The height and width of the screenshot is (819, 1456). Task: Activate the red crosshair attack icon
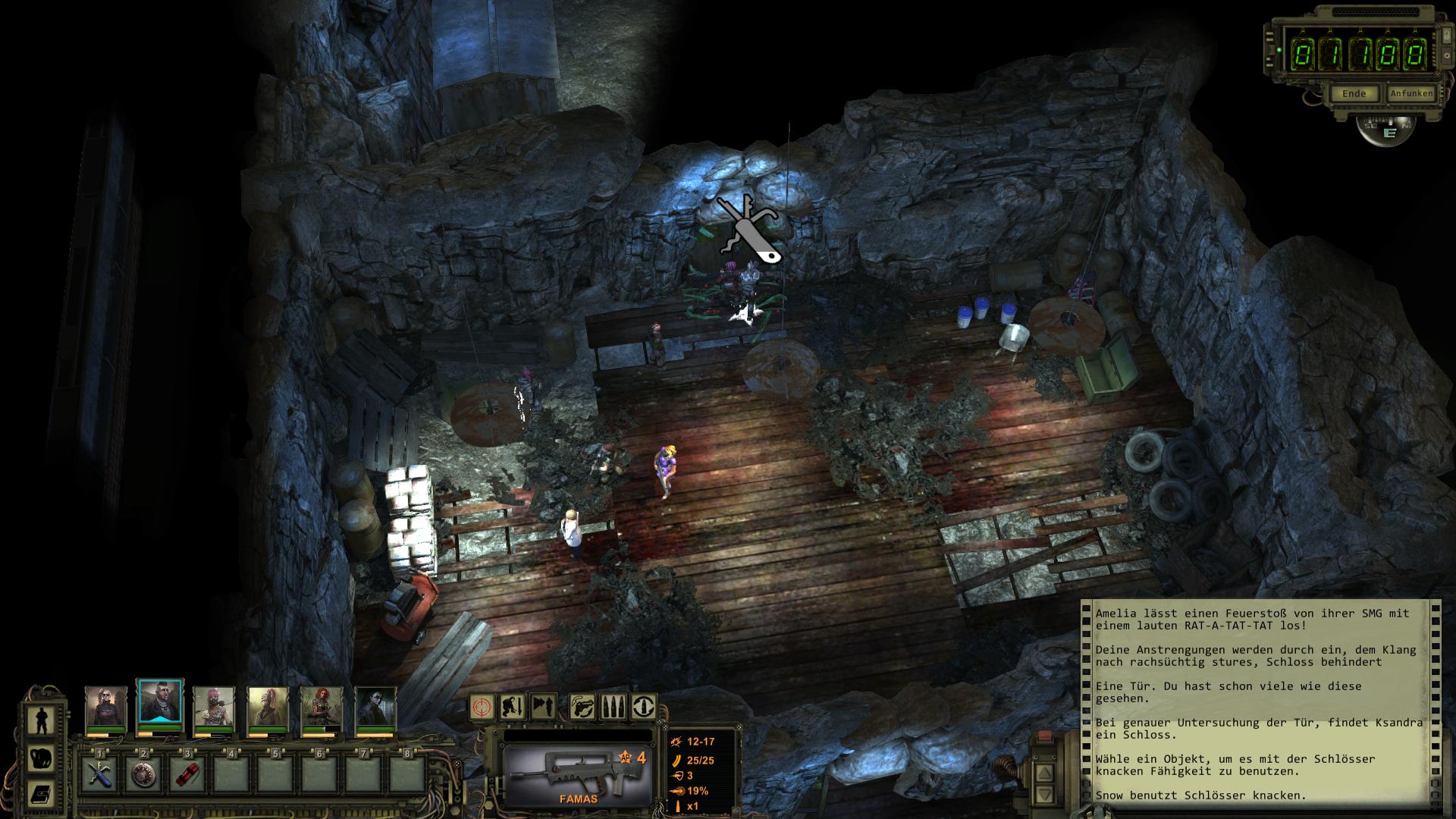pos(482,707)
